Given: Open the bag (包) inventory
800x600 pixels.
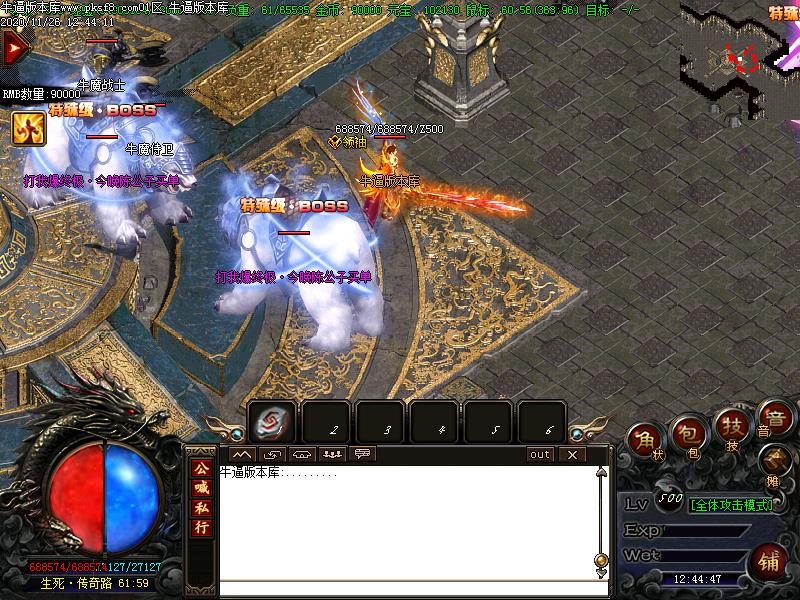Looking at the screenshot, I should pos(688,434).
